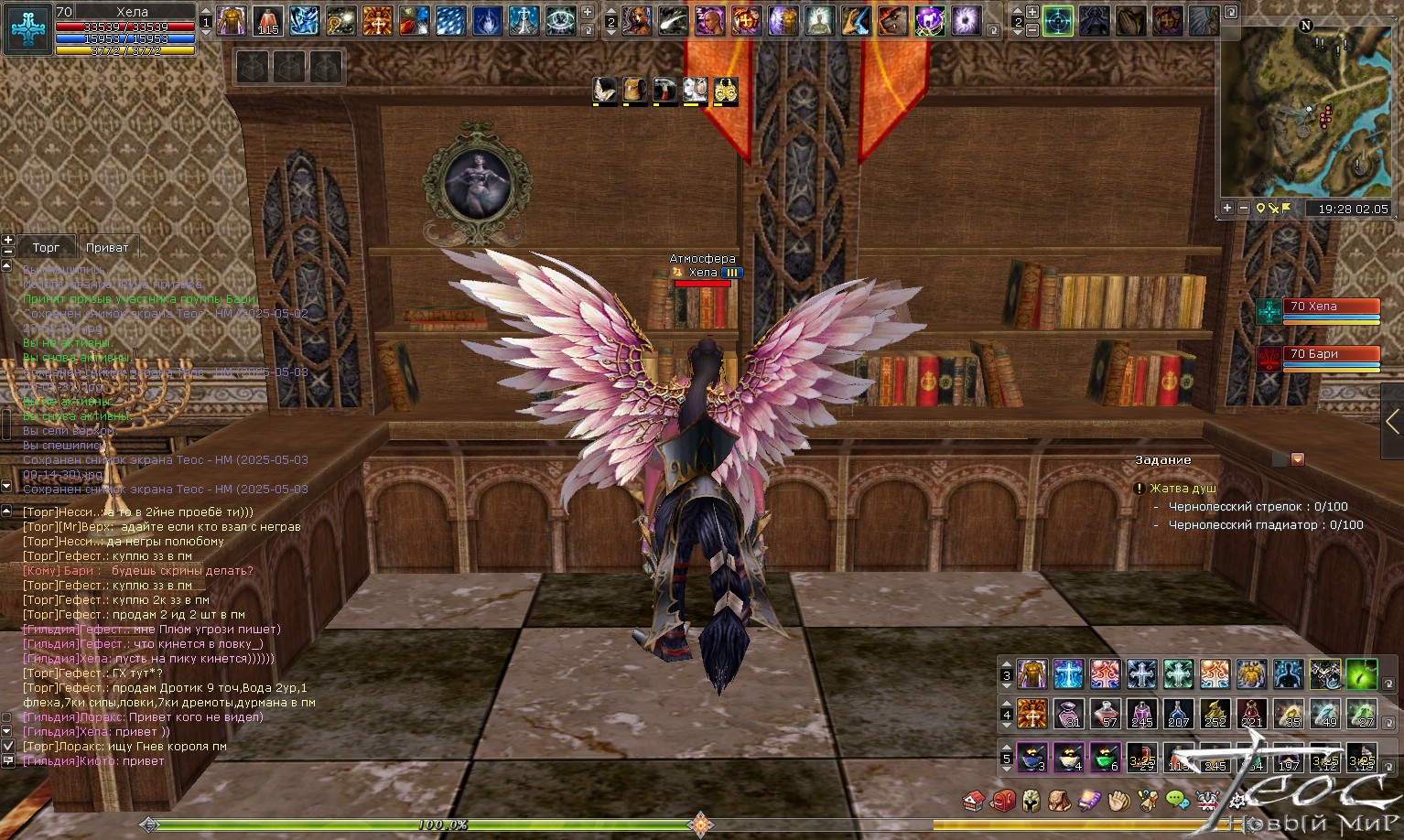This screenshot has height=840, width=1404.
Task: Use the red potion stack of 221
Action: pyautogui.click(x=1251, y=713)
